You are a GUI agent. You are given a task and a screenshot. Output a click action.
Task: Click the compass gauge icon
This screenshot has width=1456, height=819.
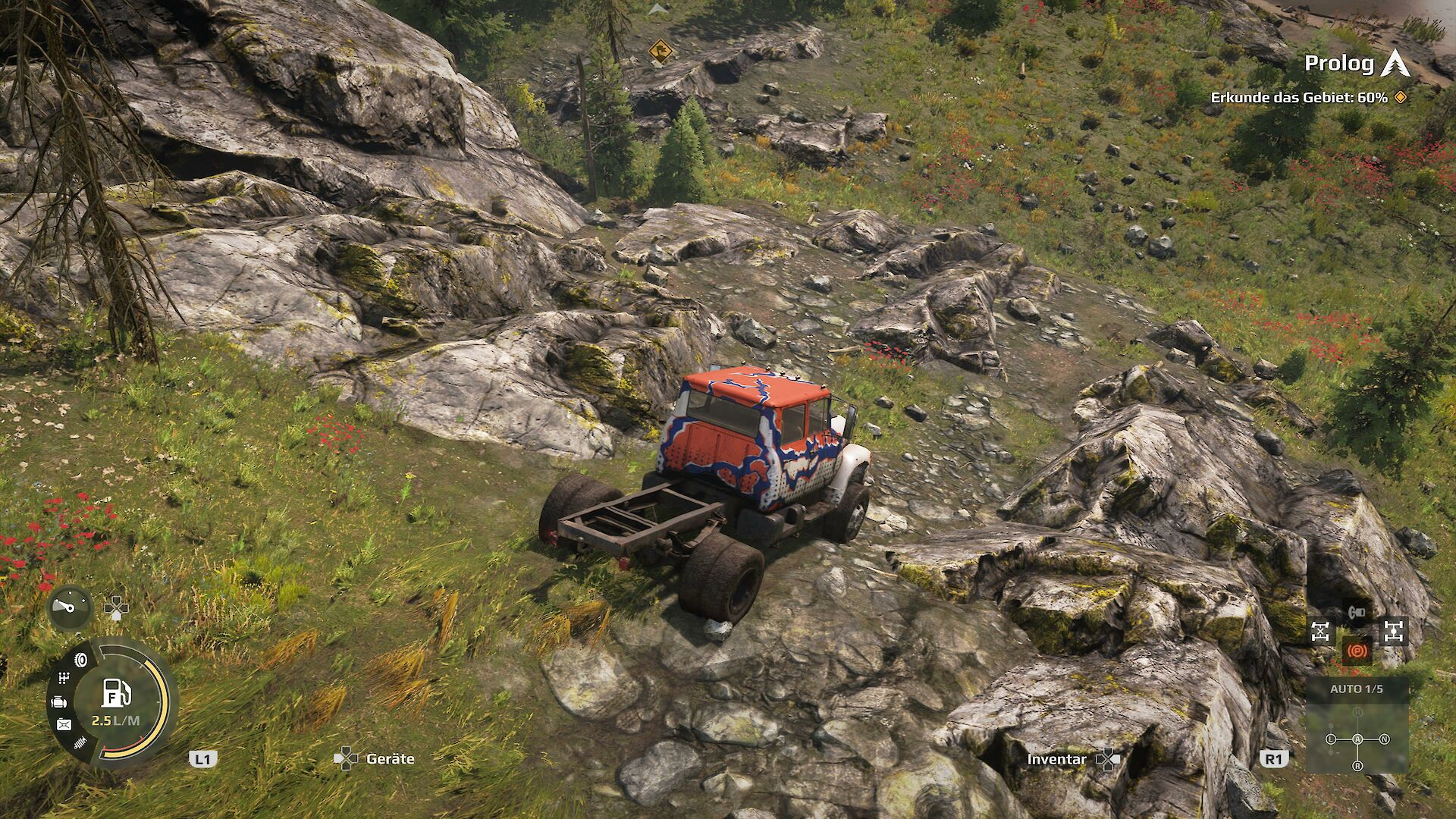pos(70,608)
